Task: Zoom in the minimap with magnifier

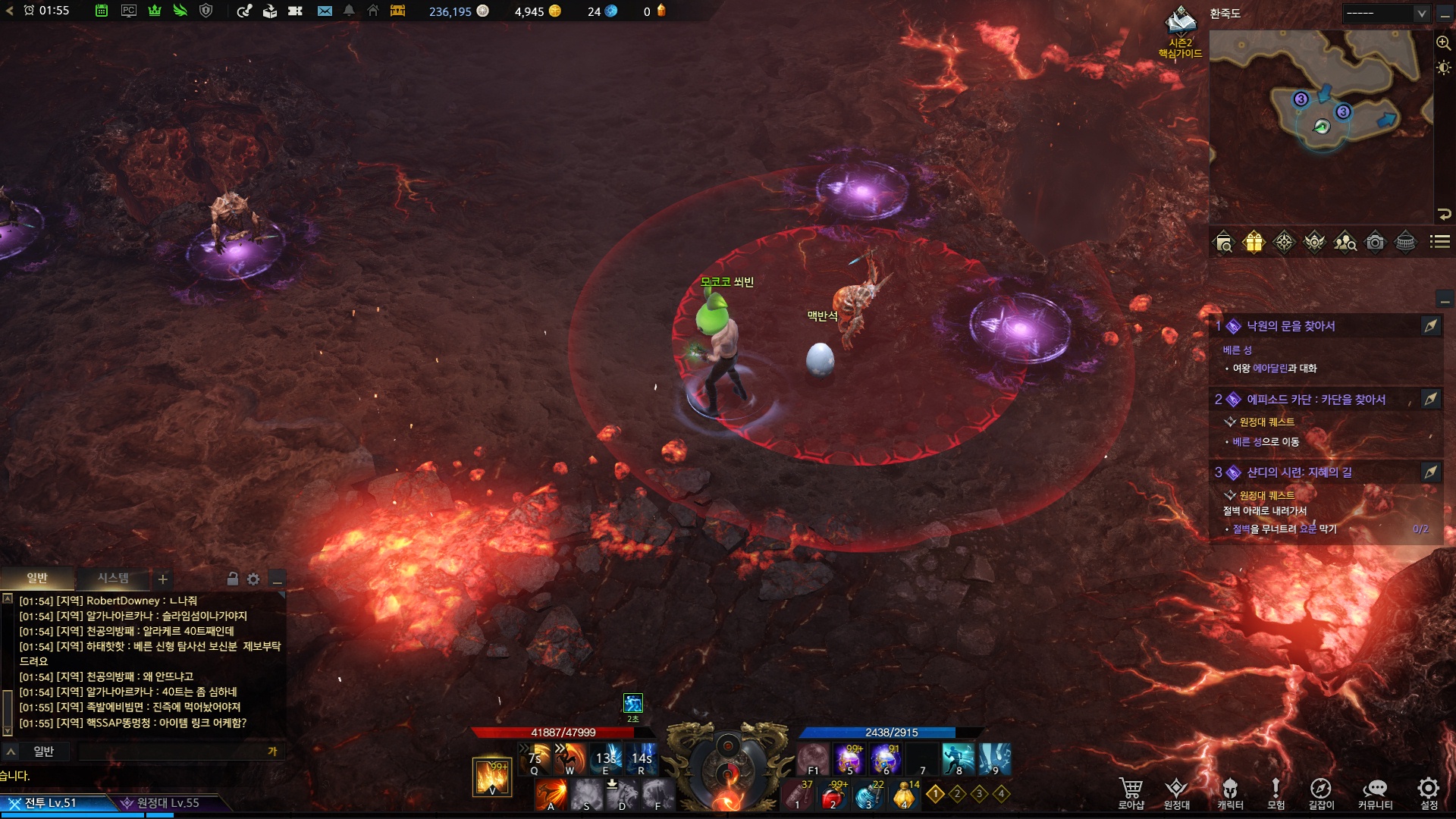Action: pos(1443,43)
